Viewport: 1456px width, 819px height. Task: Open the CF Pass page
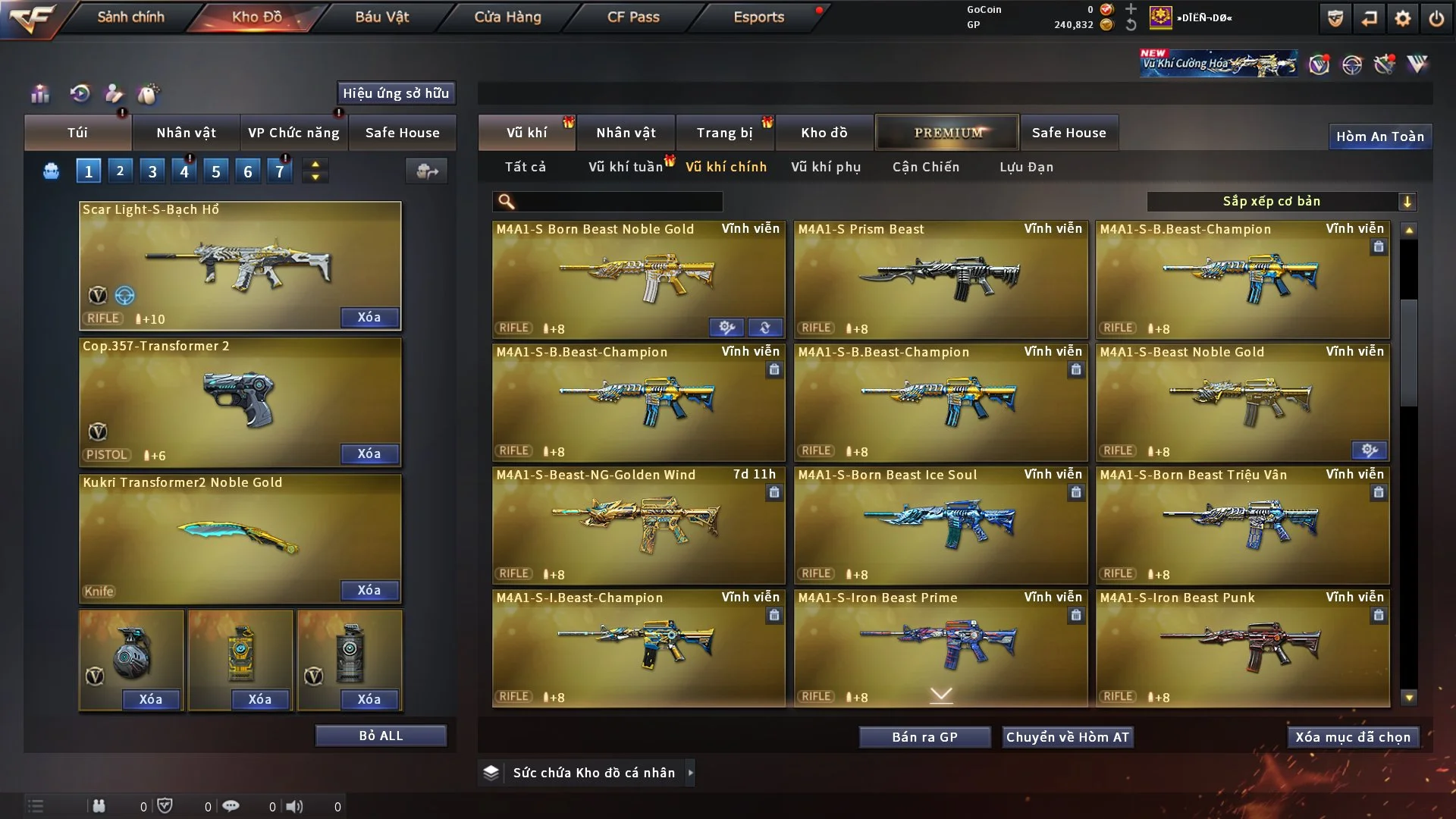click(633, 17)
